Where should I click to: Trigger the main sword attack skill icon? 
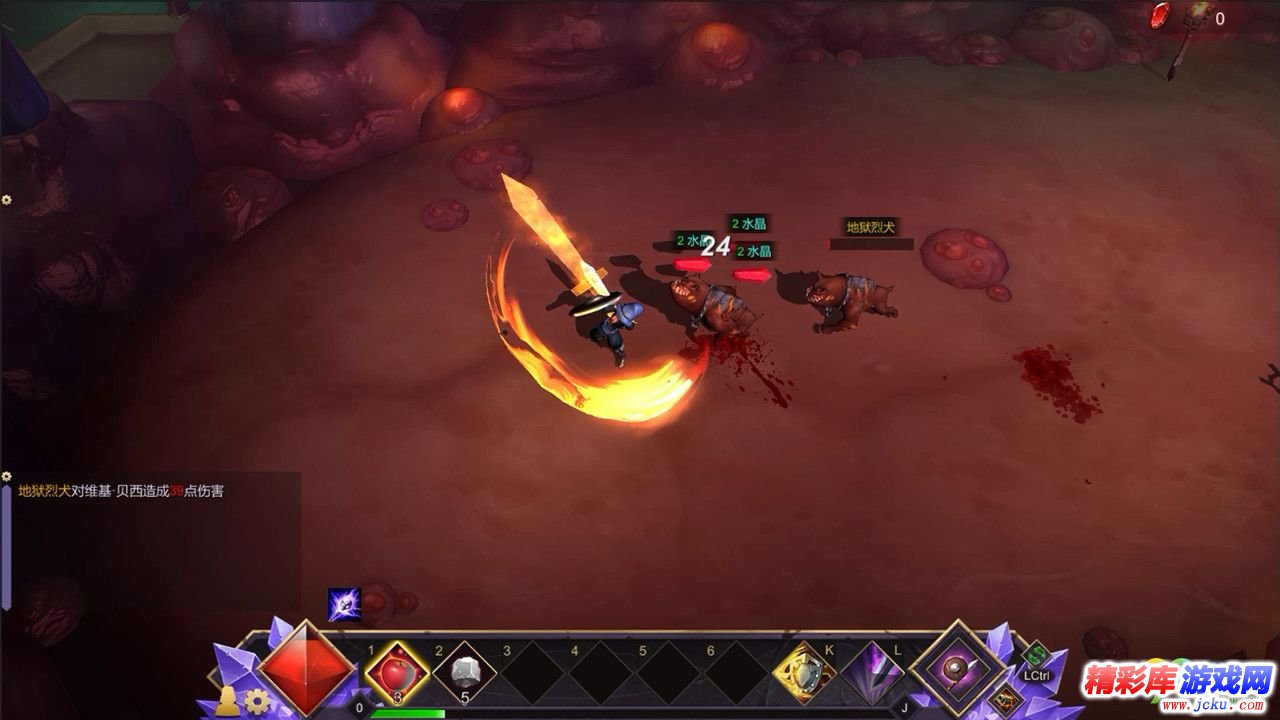pyautogui.click(x=960, y=668)
